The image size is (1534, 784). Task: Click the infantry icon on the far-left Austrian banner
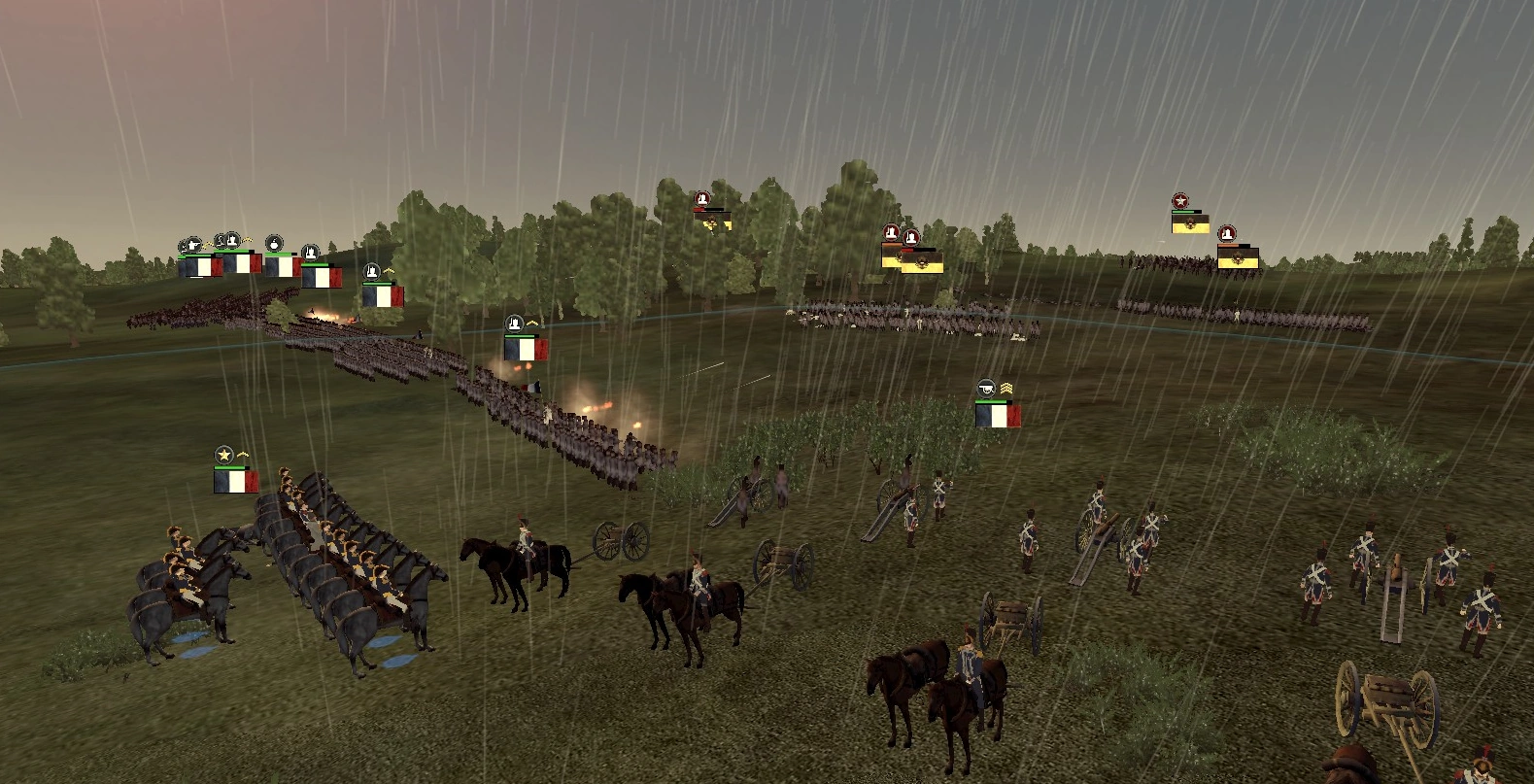pyautogui.click(x=701, y=198)
